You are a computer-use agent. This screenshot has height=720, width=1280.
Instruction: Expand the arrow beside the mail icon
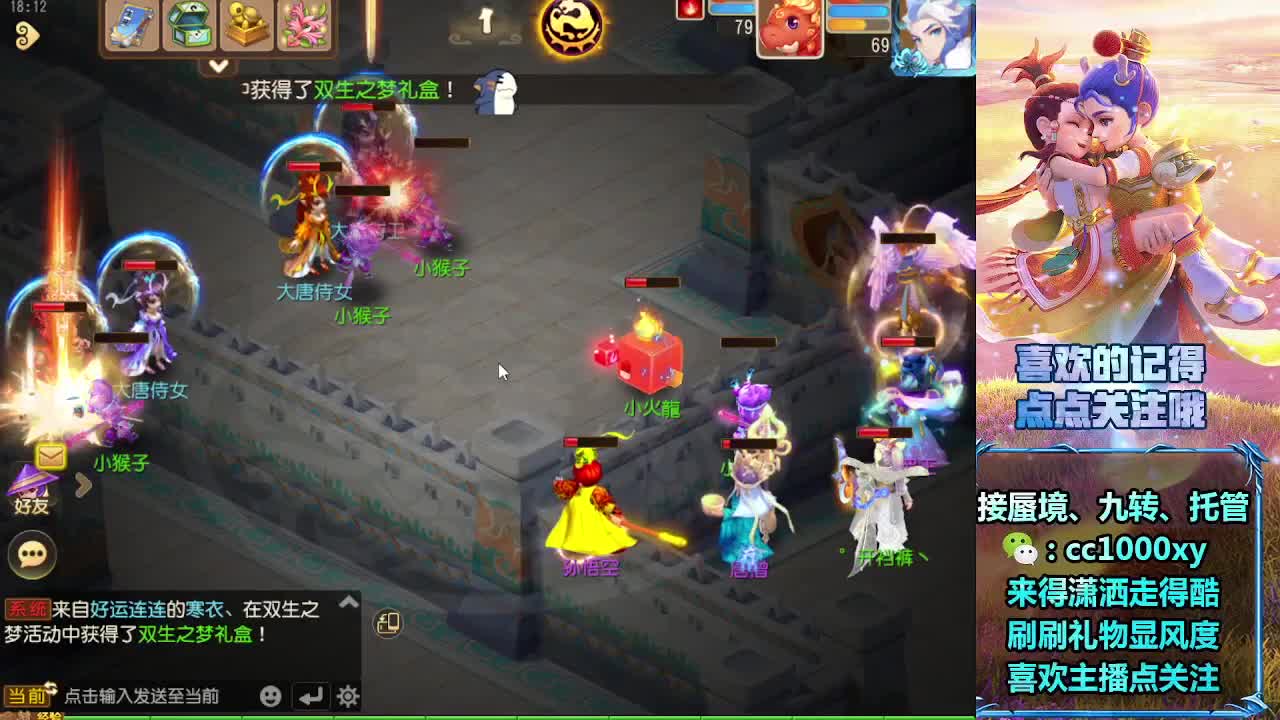click(x=83, y=484)
